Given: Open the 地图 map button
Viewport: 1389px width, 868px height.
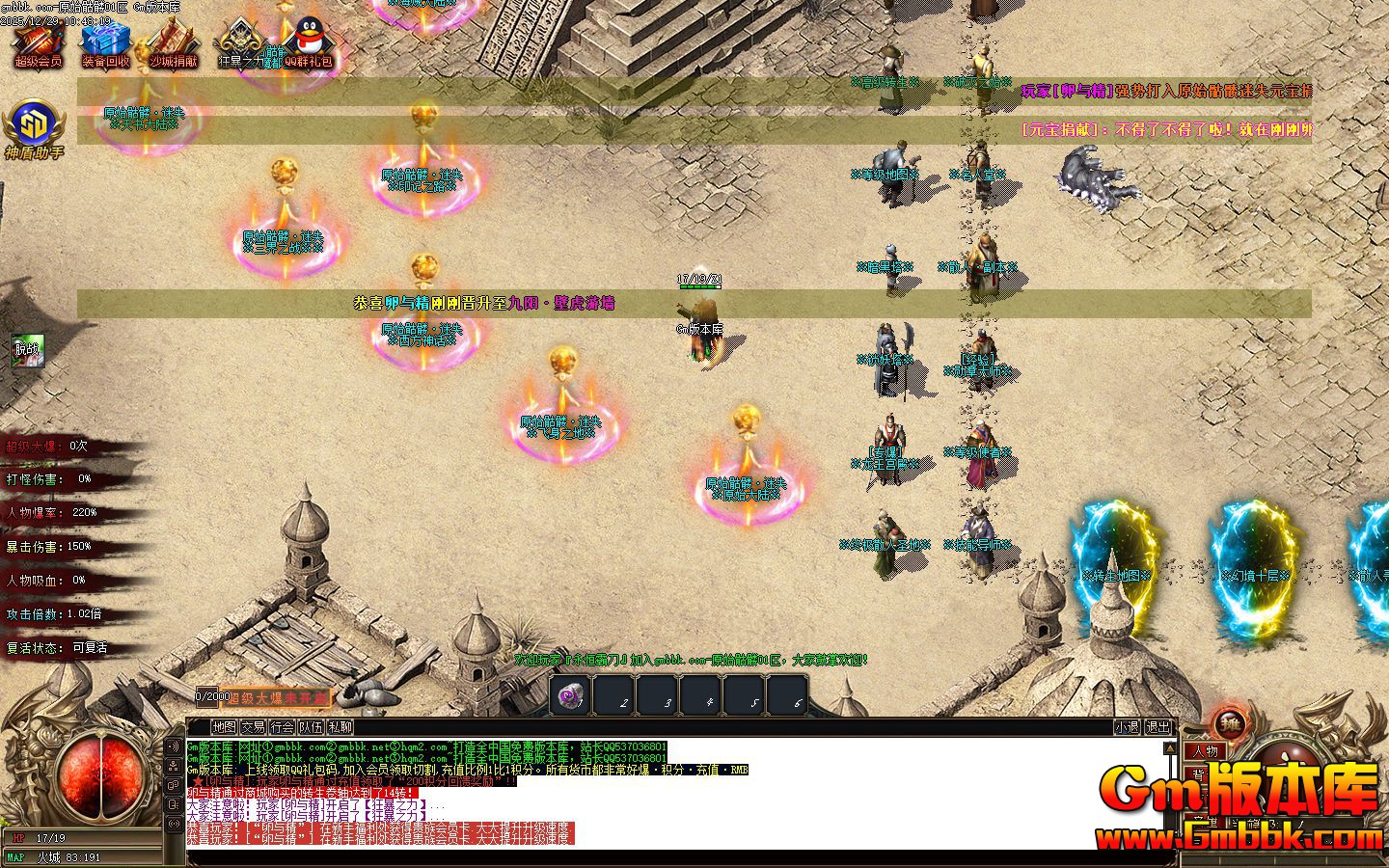Looking at the screenshot, I should tap(224, 727).
